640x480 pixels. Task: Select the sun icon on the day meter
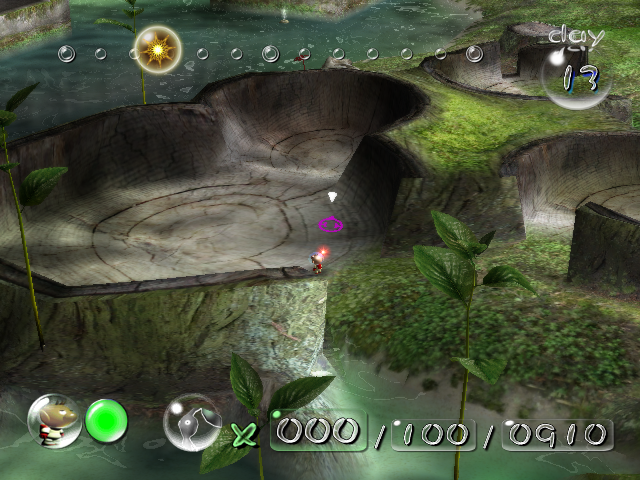[x=157, y=47]
